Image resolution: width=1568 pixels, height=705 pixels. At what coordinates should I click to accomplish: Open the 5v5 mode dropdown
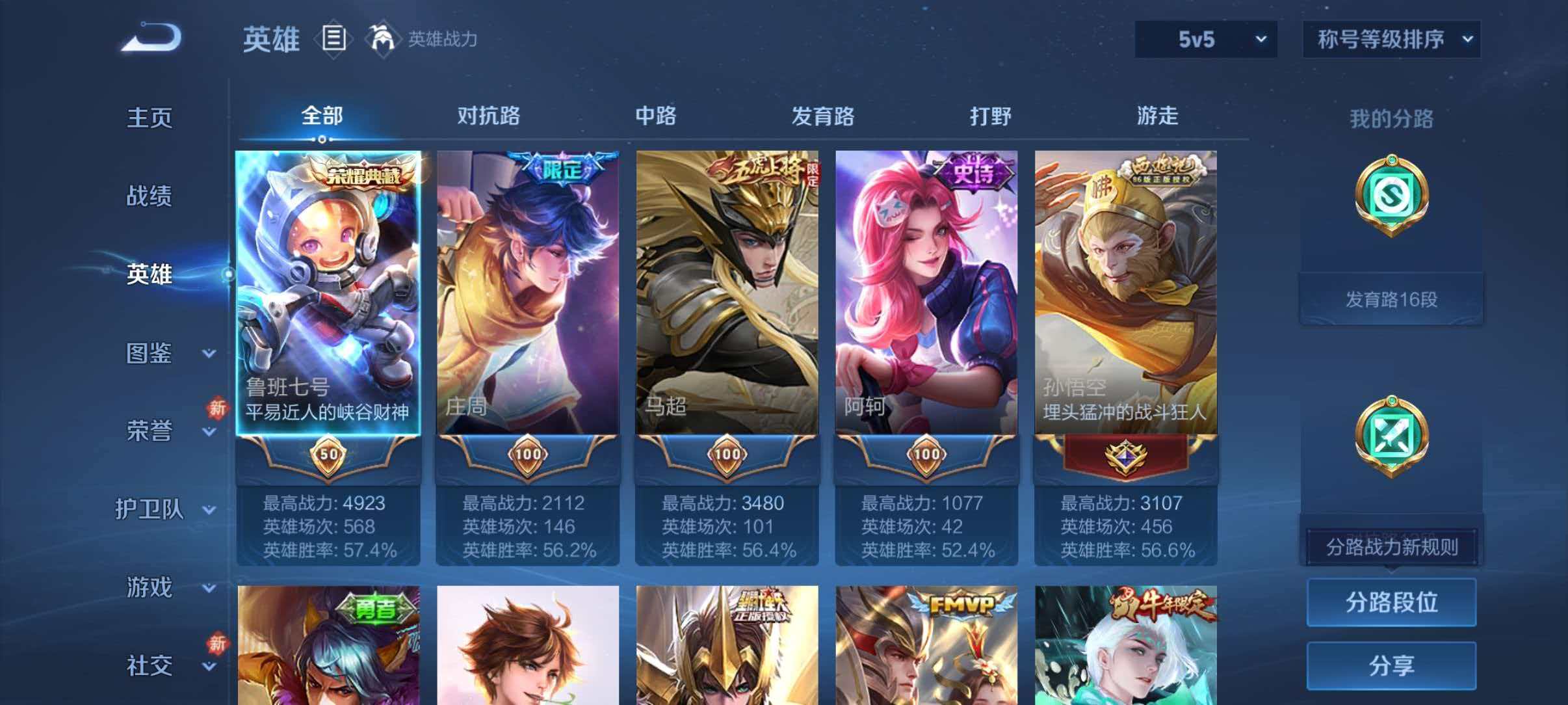1205,39
